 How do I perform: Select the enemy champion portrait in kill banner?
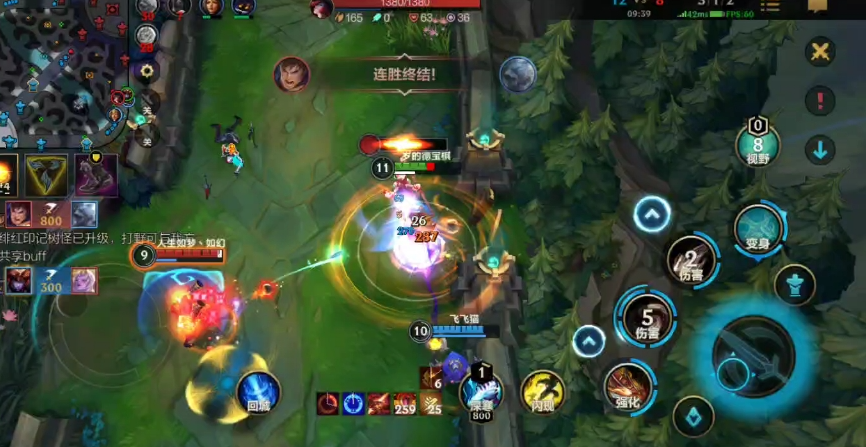point(292,74)
